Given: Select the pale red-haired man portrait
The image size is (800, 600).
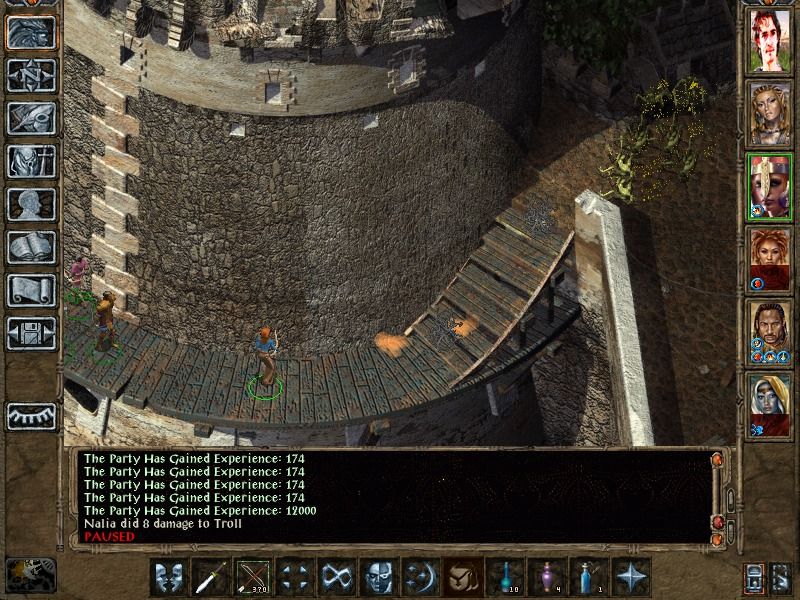Looking at the screenshot, I should coord(771,43).
